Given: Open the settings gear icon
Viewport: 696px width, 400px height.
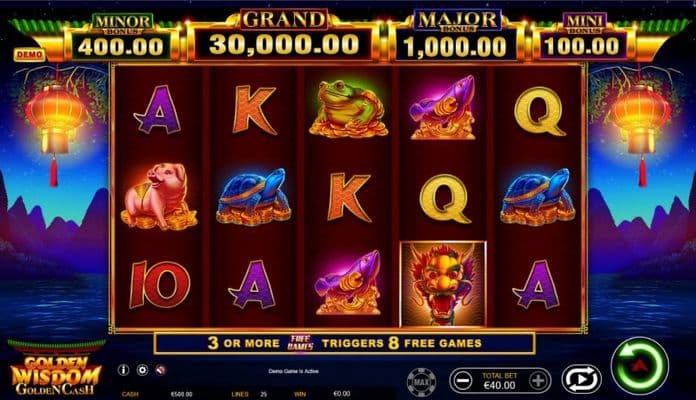Looking at the screenshot, I should coord(141,370).
